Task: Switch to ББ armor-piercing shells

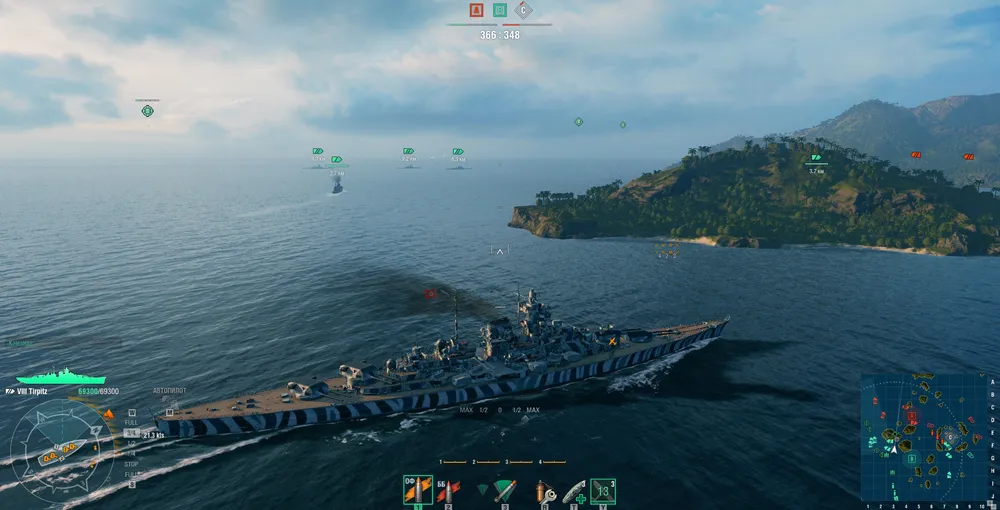Action: coord(448,490)
